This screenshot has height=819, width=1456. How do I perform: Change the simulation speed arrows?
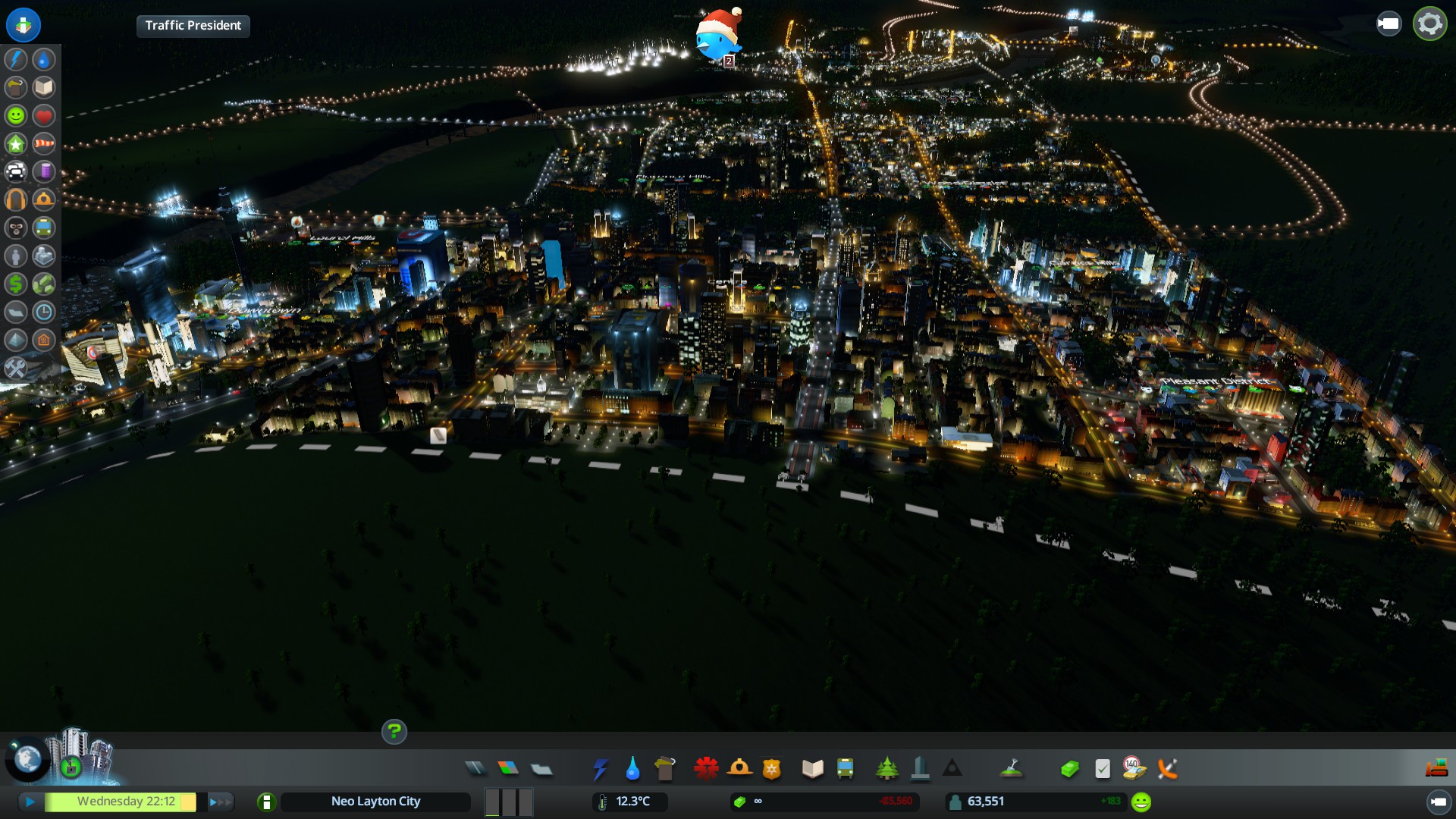pos(220,802)
